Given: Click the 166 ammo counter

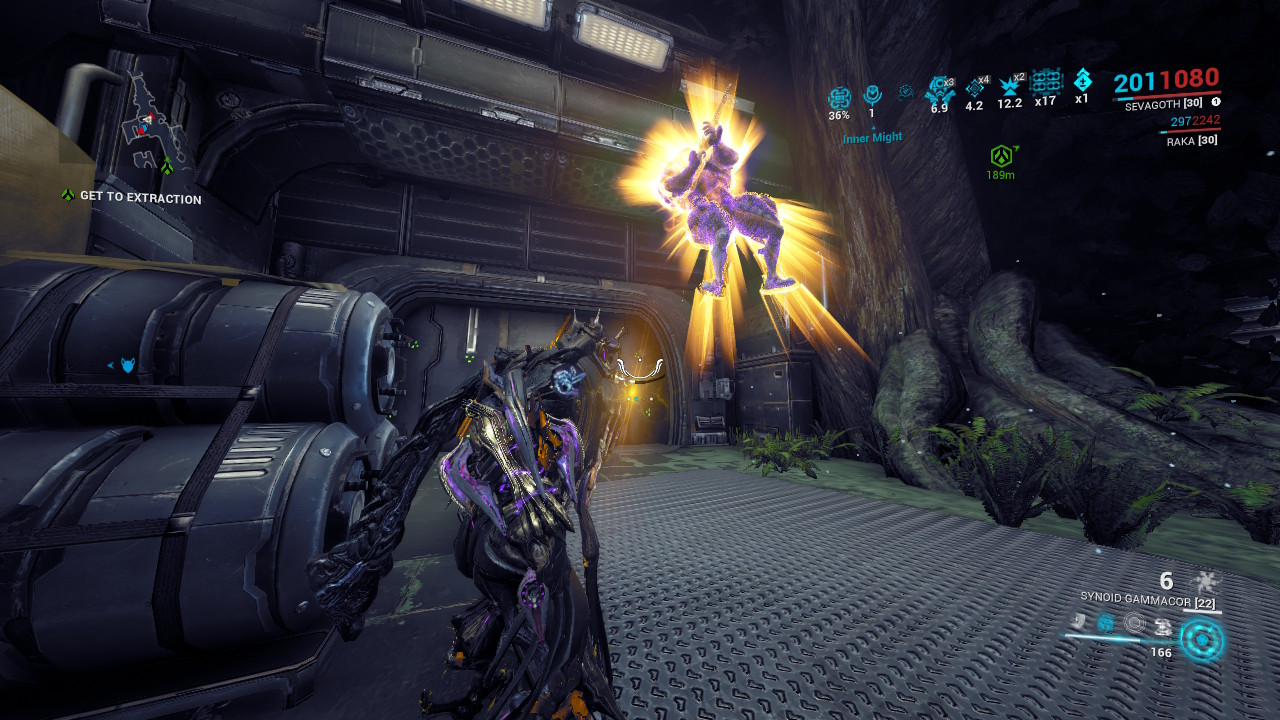Looking at the screenshot, I should pos(1162,652).
